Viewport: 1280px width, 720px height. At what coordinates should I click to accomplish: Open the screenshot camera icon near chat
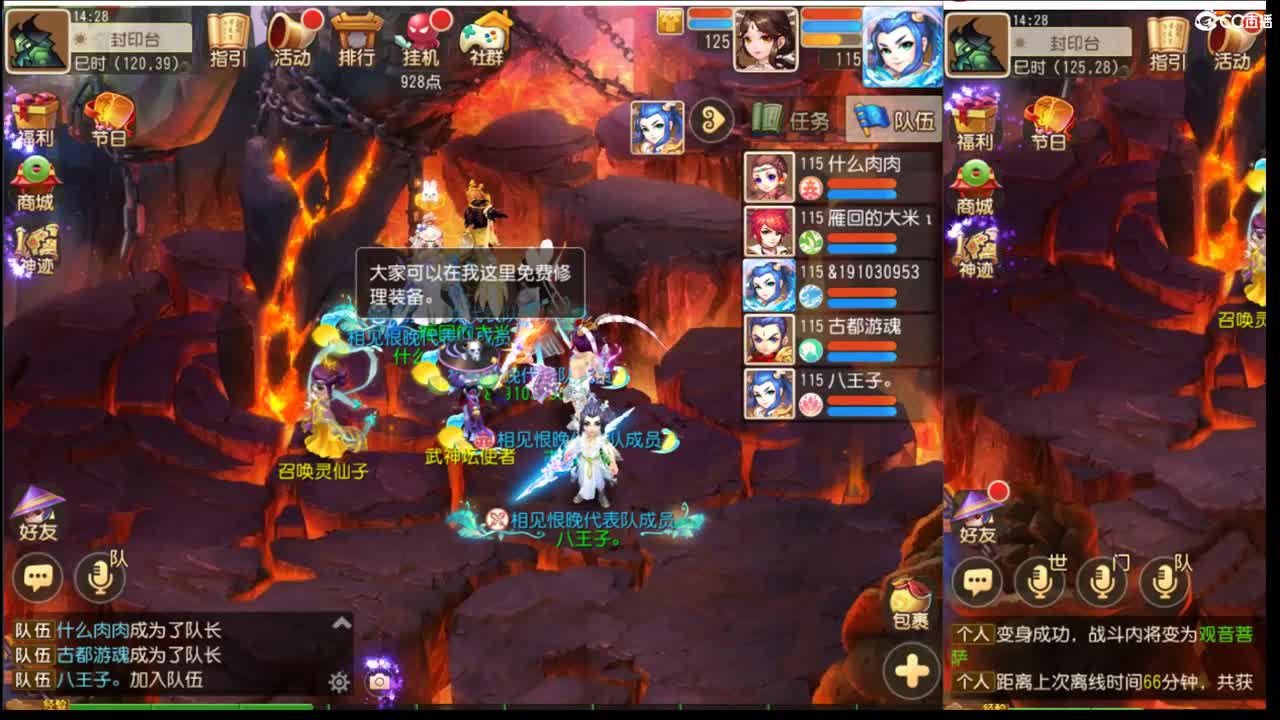coord(376,680)
